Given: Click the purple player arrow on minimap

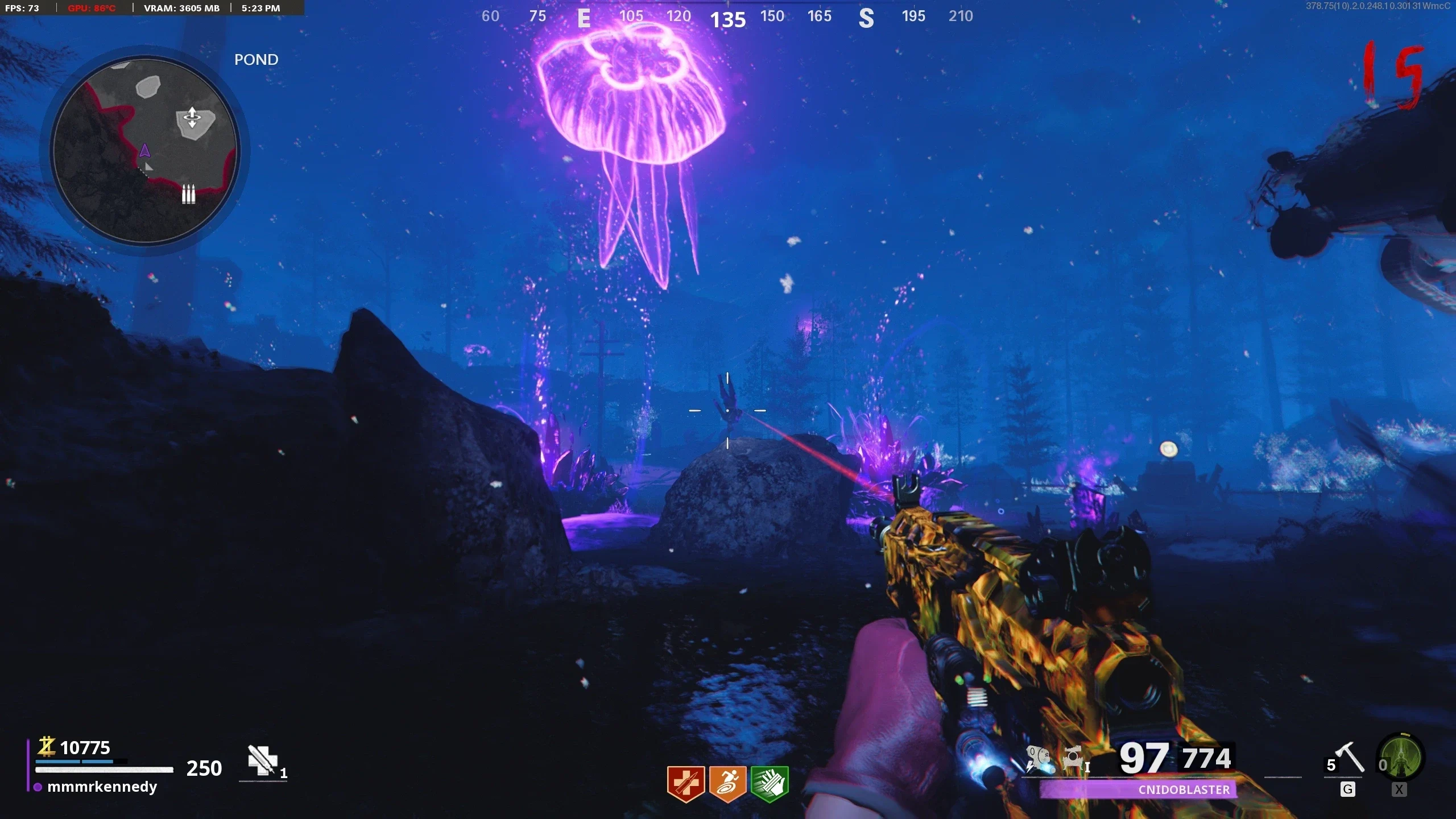Looking at the screenshot, I should [x=144, y=151].
